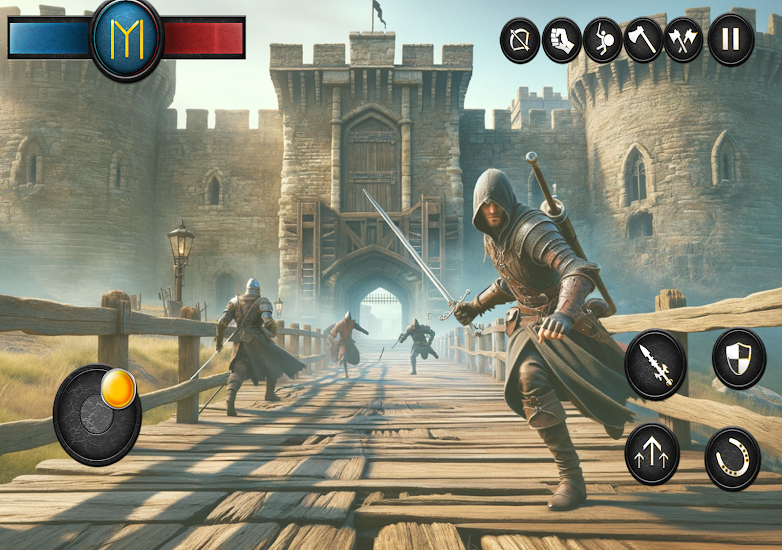The width and height of the screenshot is (782, 550).
Task: Tap the horseshoe mount button
Action: (732, 458)
